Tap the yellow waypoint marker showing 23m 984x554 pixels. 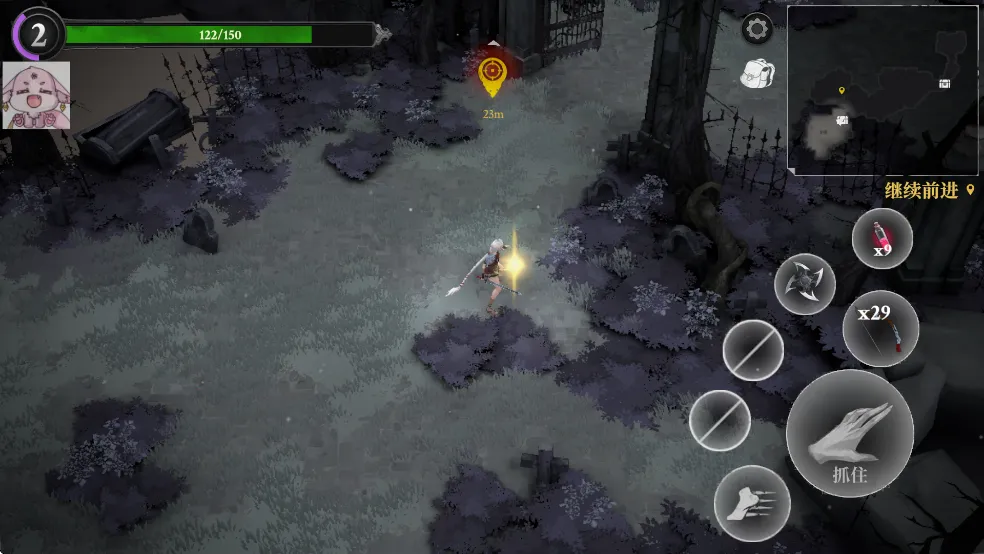pyautogui.click(x=491, y=71)
